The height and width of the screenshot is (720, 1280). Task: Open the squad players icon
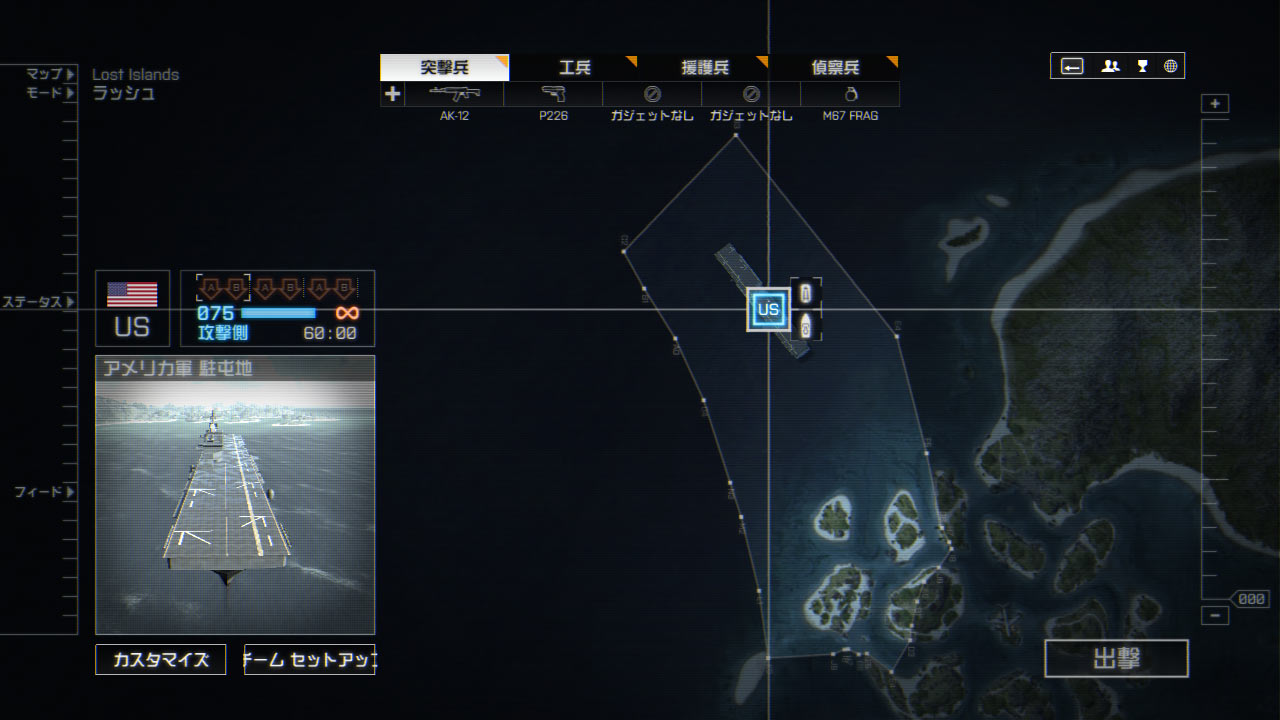point(1110,66)
